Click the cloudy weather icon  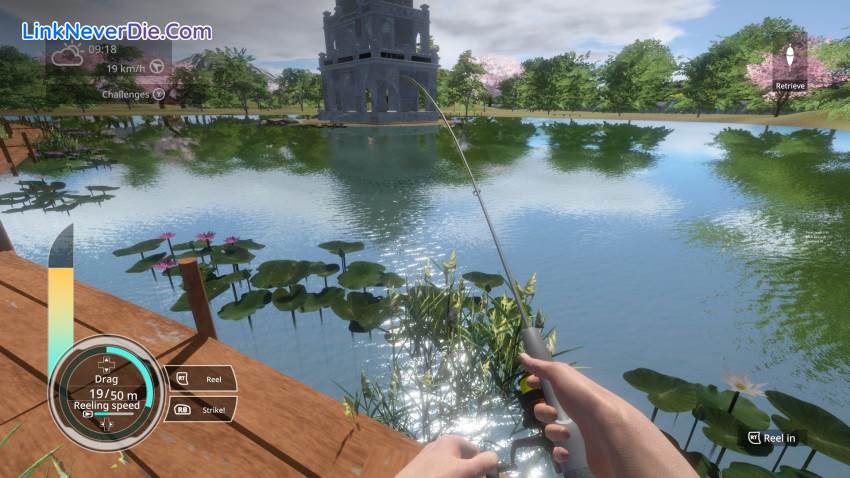(68, 55)
